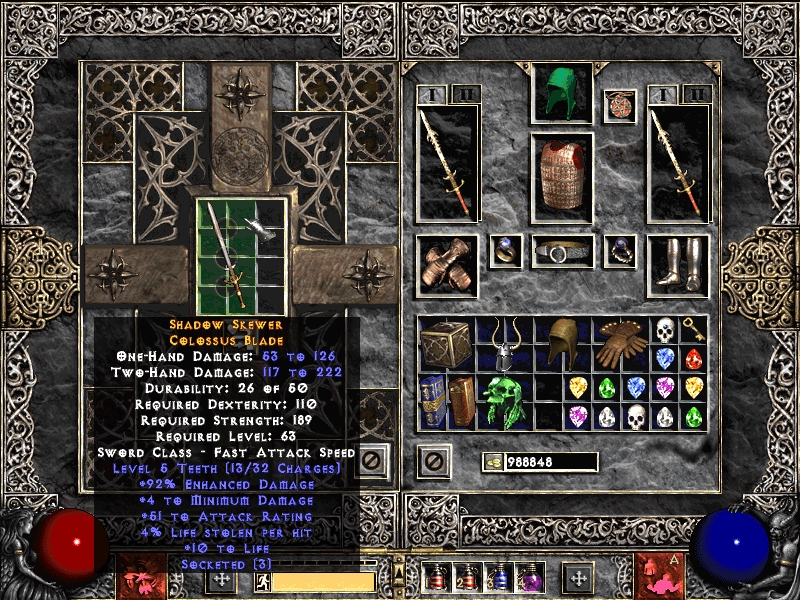This screenshot has width=800, height=600.
Task: Select the horned helm in the inventory
Action: click(506, 345)
